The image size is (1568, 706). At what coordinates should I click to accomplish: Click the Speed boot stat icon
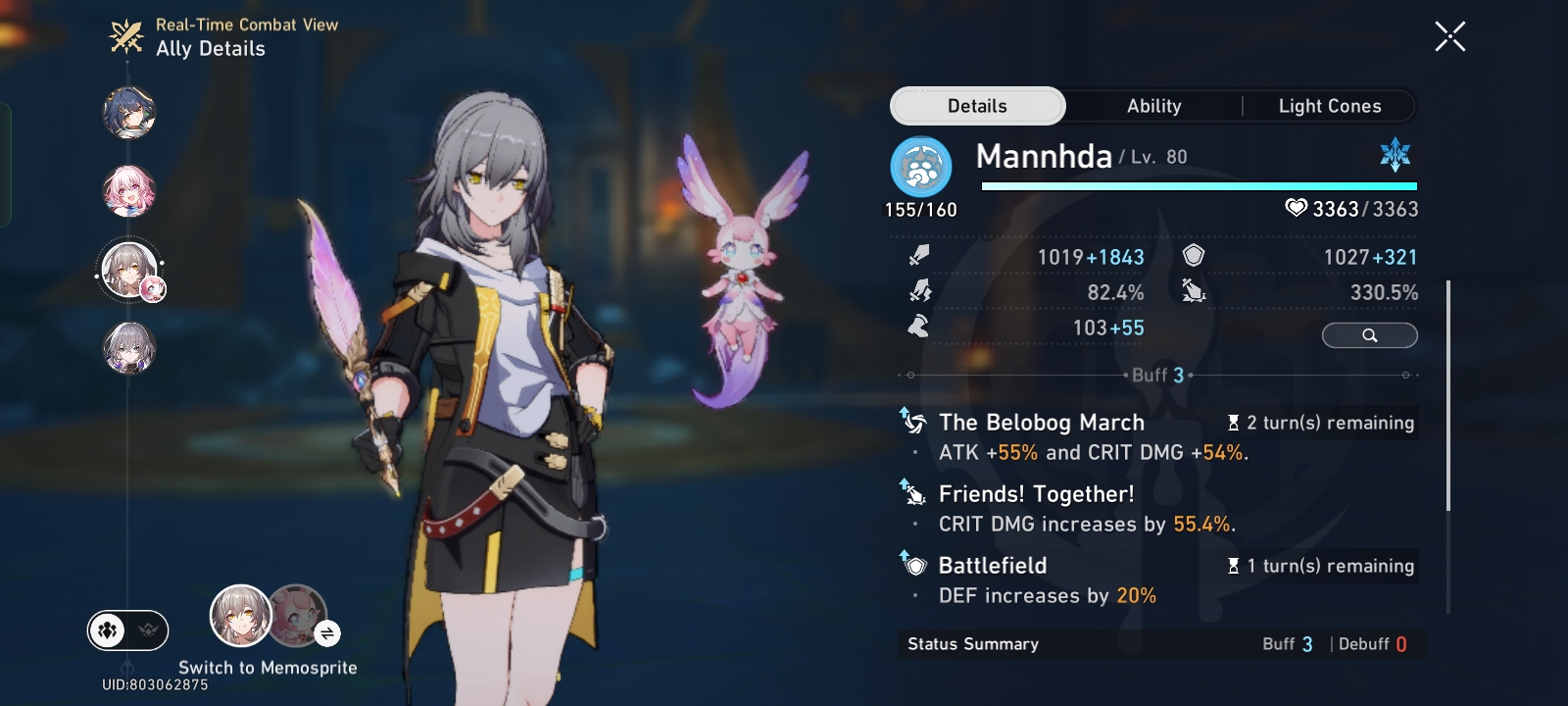pyautogui.click(x=917, y=327)
